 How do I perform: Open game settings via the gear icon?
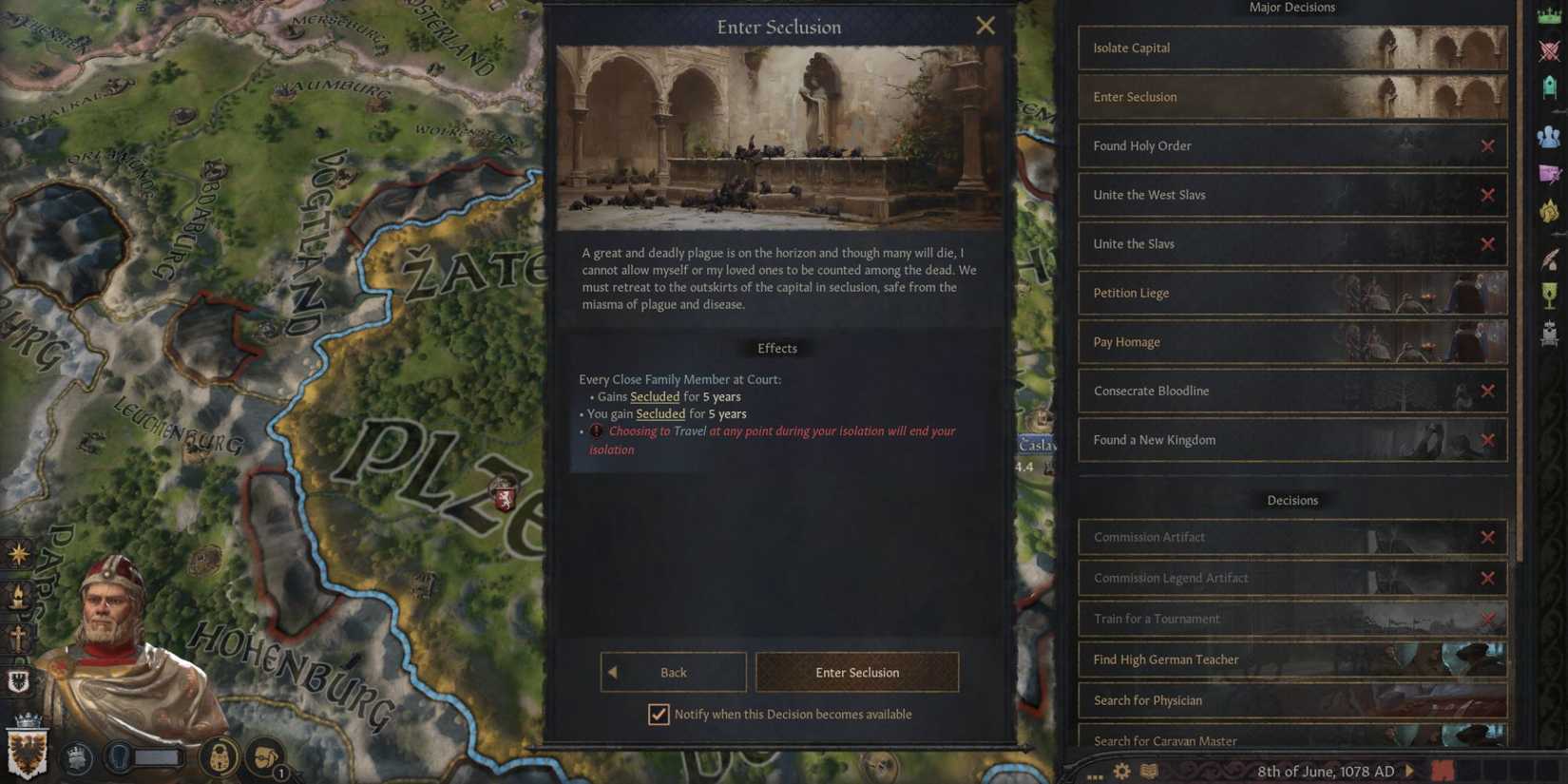[x=1121, y=771]
